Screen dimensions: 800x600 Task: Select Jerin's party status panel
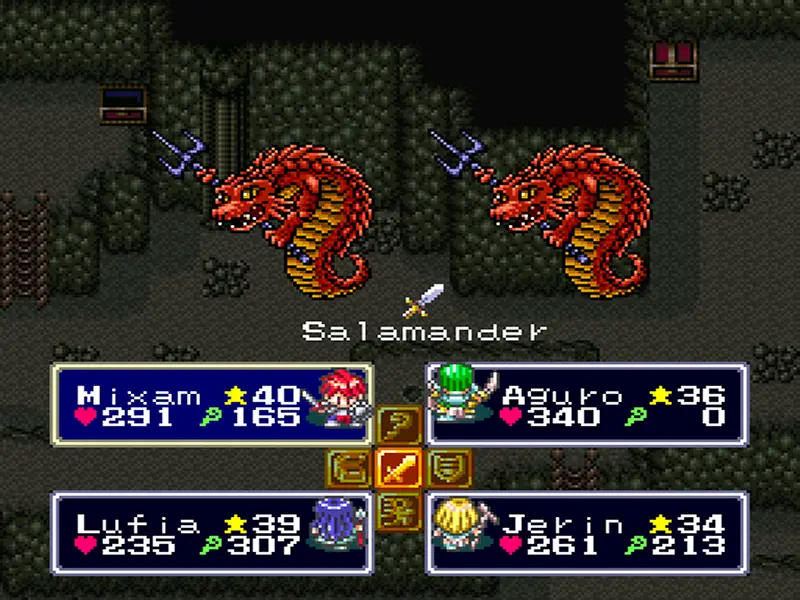tap(587, 532)
